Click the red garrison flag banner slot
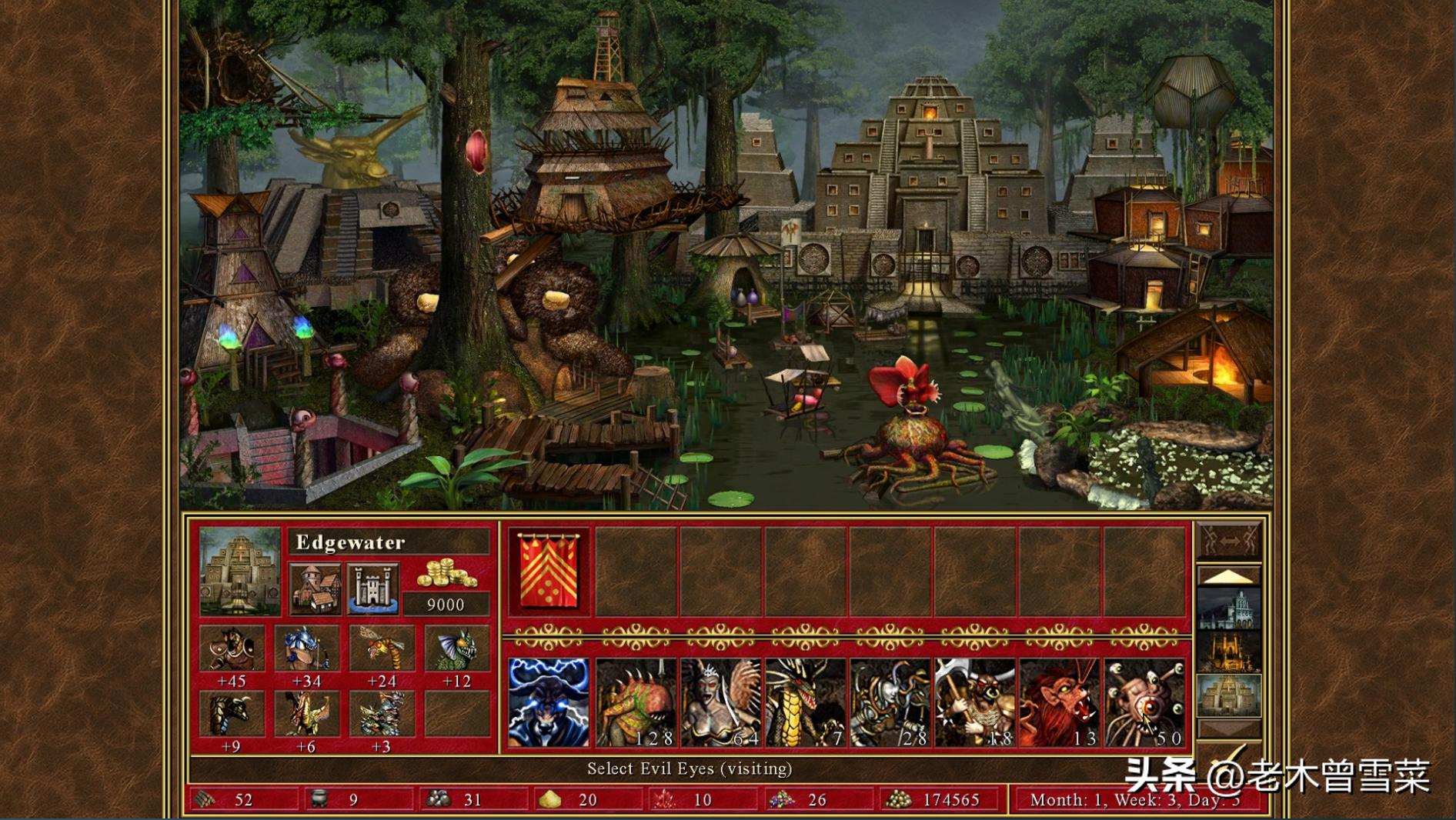The height and width of the screenshot is (820, 1456). click(549, 572)
